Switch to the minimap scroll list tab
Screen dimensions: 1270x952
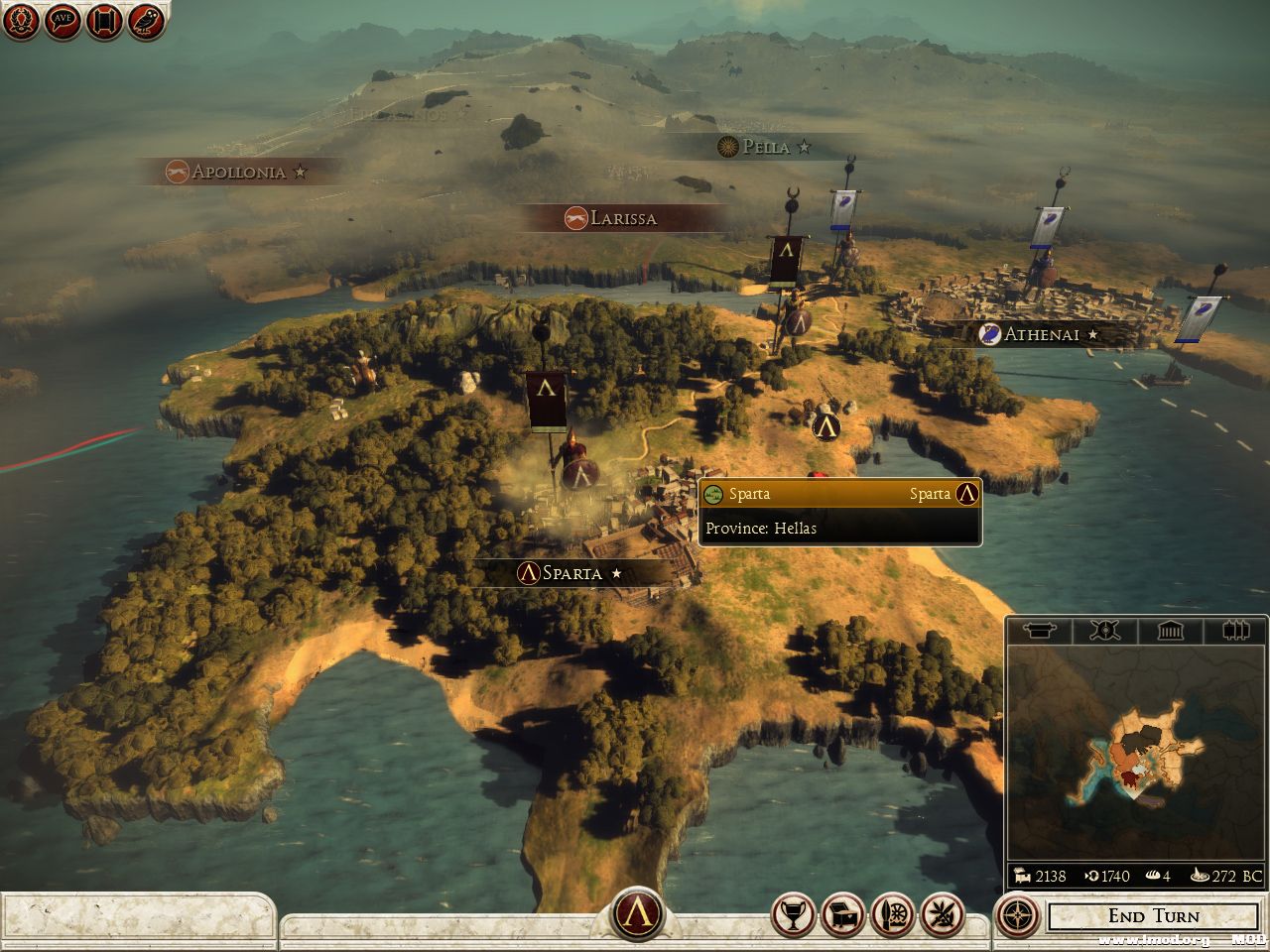1039,631
